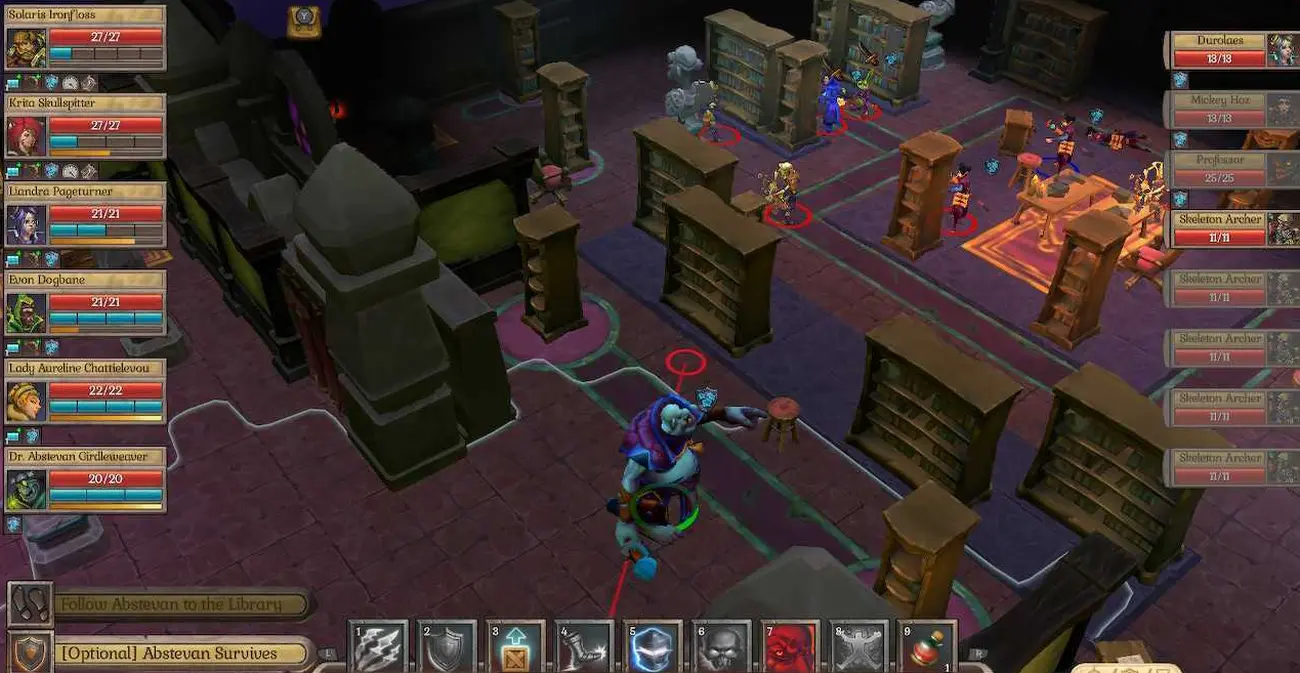Choose Liandra Pageturner from party list

click(26, 223)
